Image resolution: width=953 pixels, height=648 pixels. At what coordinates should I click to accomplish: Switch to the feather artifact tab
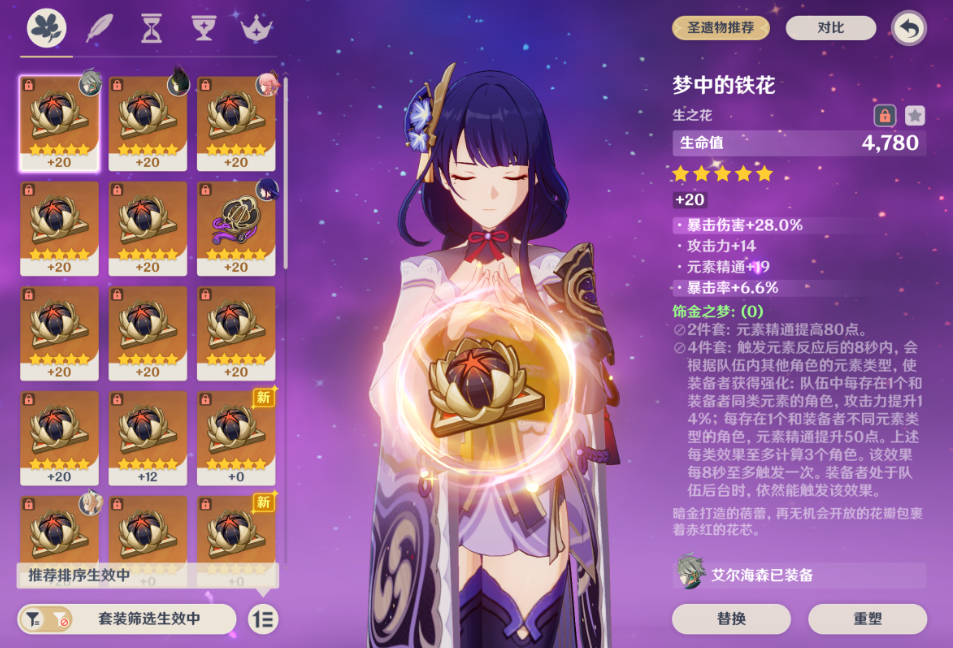coord(100,27)
